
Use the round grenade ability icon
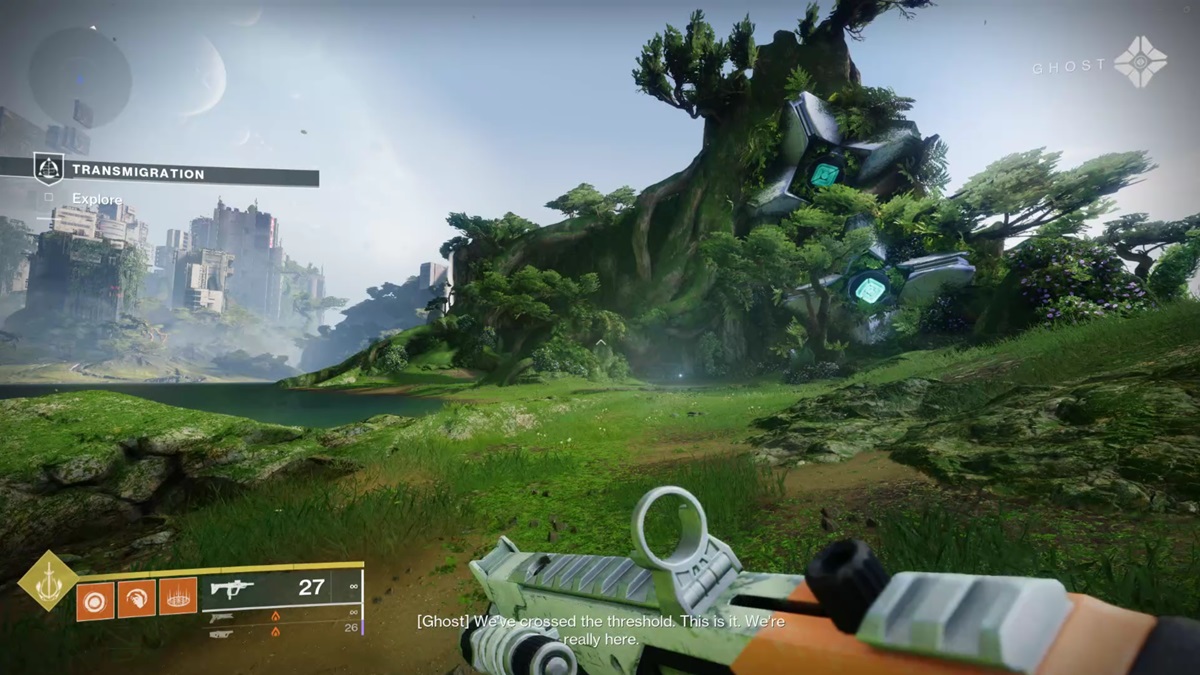pos(96,599)
